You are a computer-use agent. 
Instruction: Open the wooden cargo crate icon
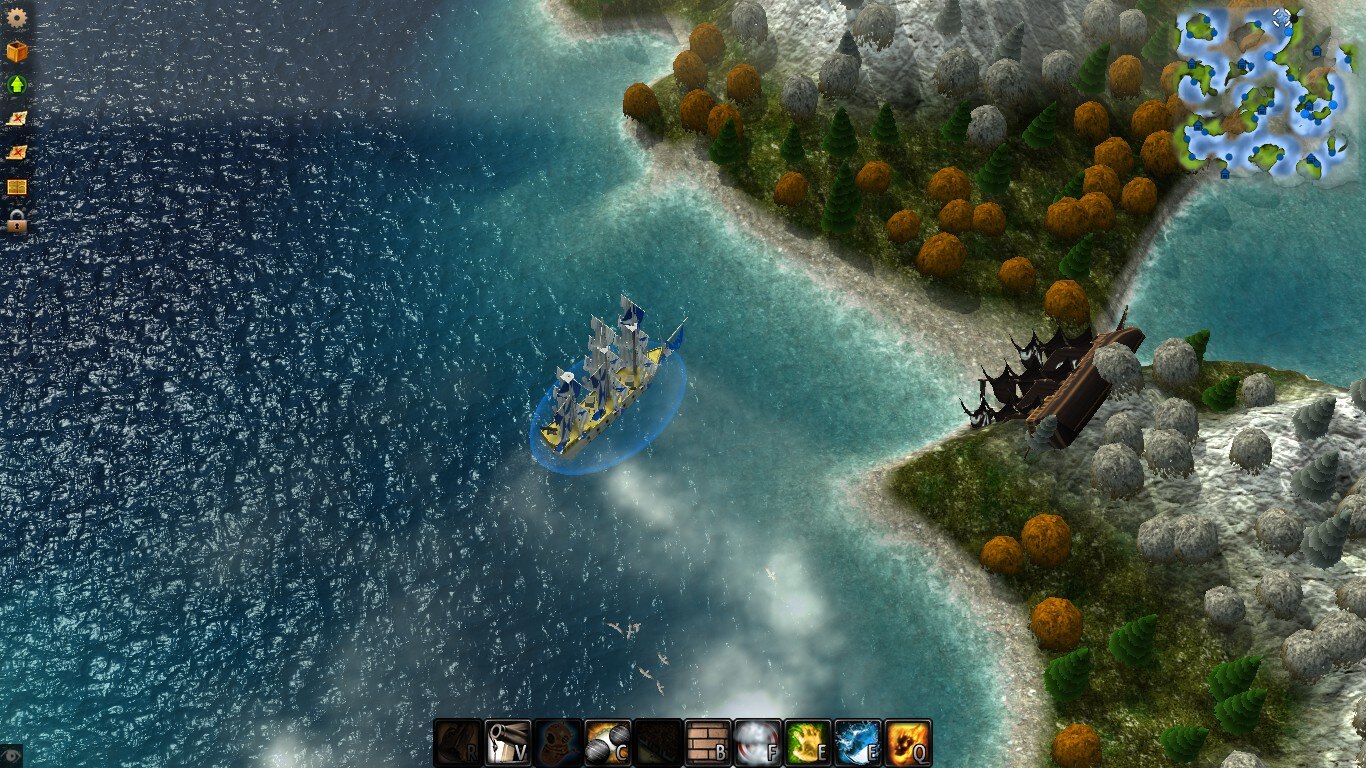click(x=17, y=51)
